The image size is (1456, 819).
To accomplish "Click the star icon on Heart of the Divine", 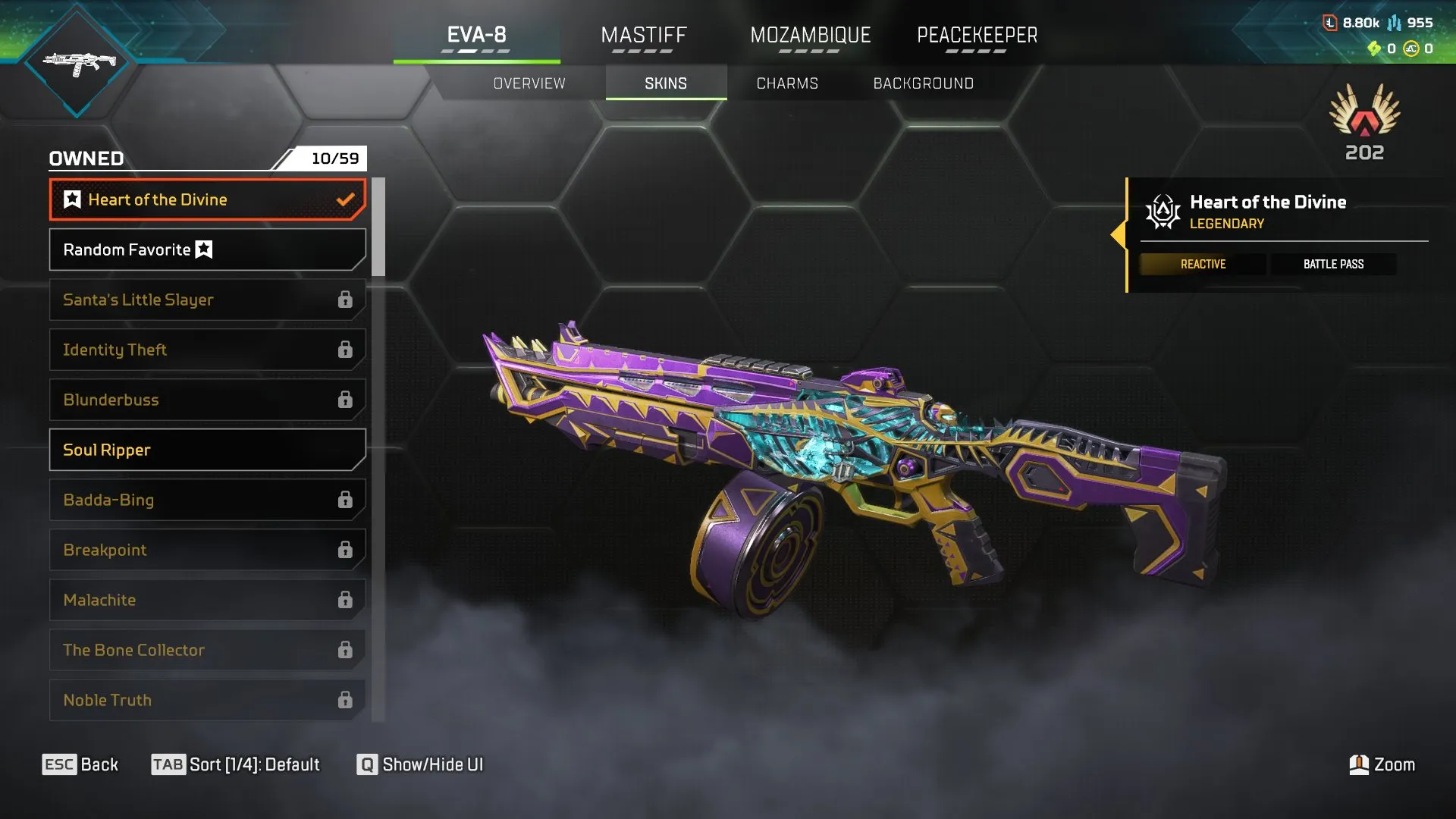I will coord(71,199).
